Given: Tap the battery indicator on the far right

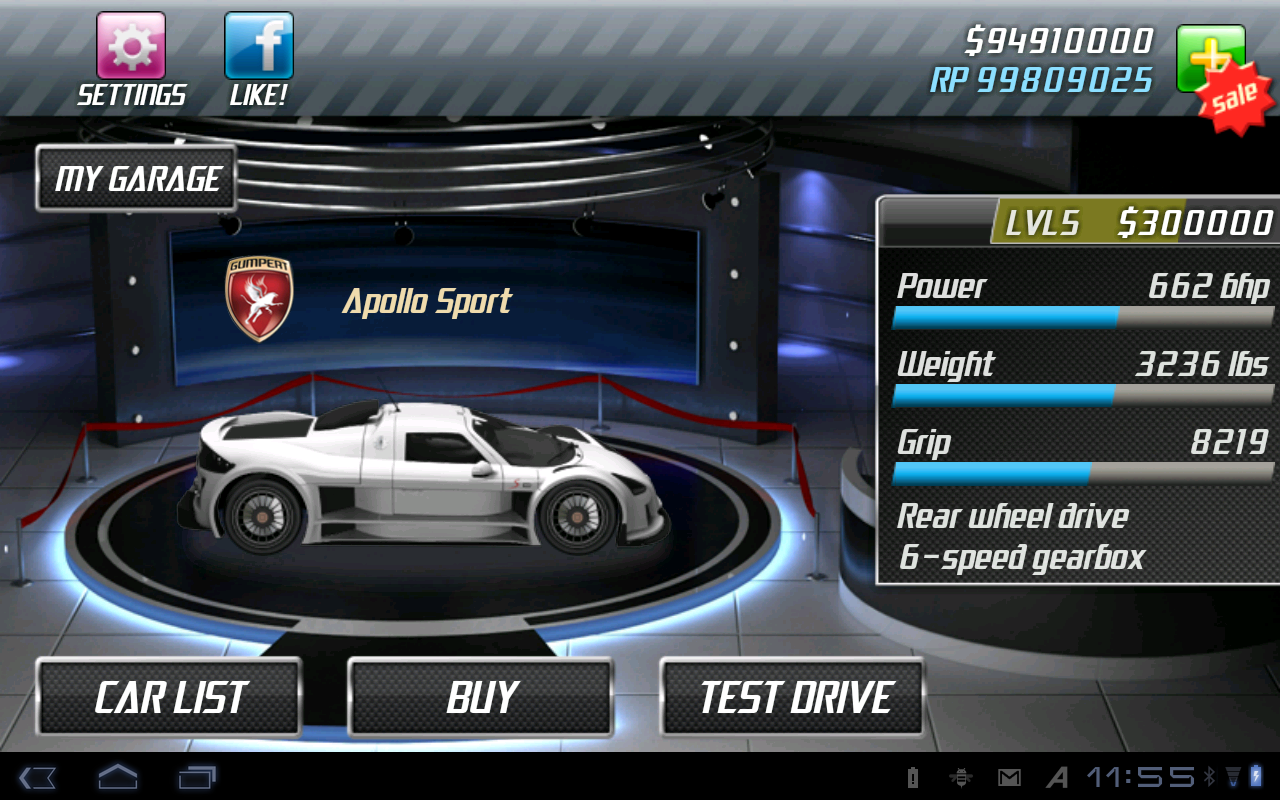Looking at the screenshot, I should pos(1257,777).
